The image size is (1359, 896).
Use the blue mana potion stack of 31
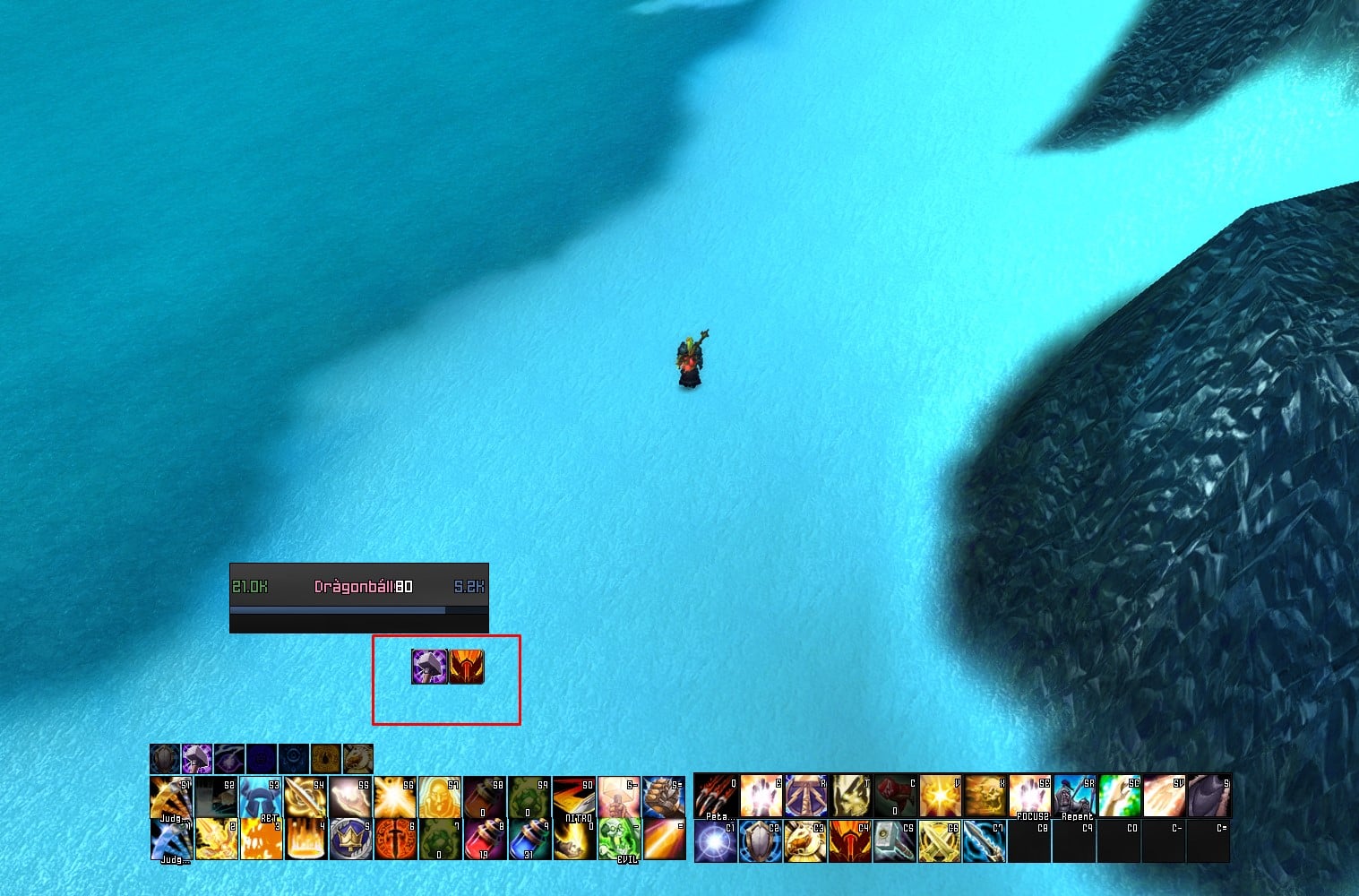(529, 840)
